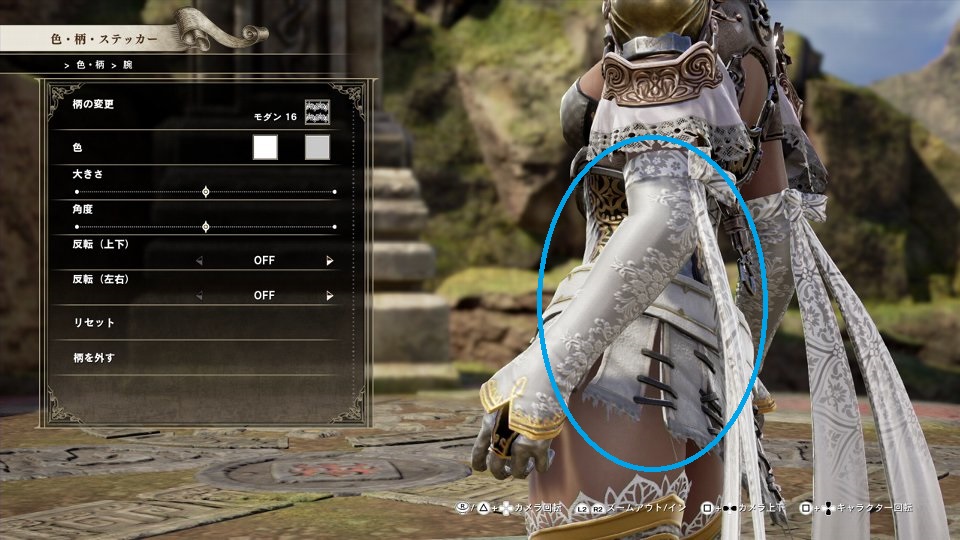Click left arrow for 反転（上下）
The height and width of the screenshot is (540, 960).
tap(198, 261)
